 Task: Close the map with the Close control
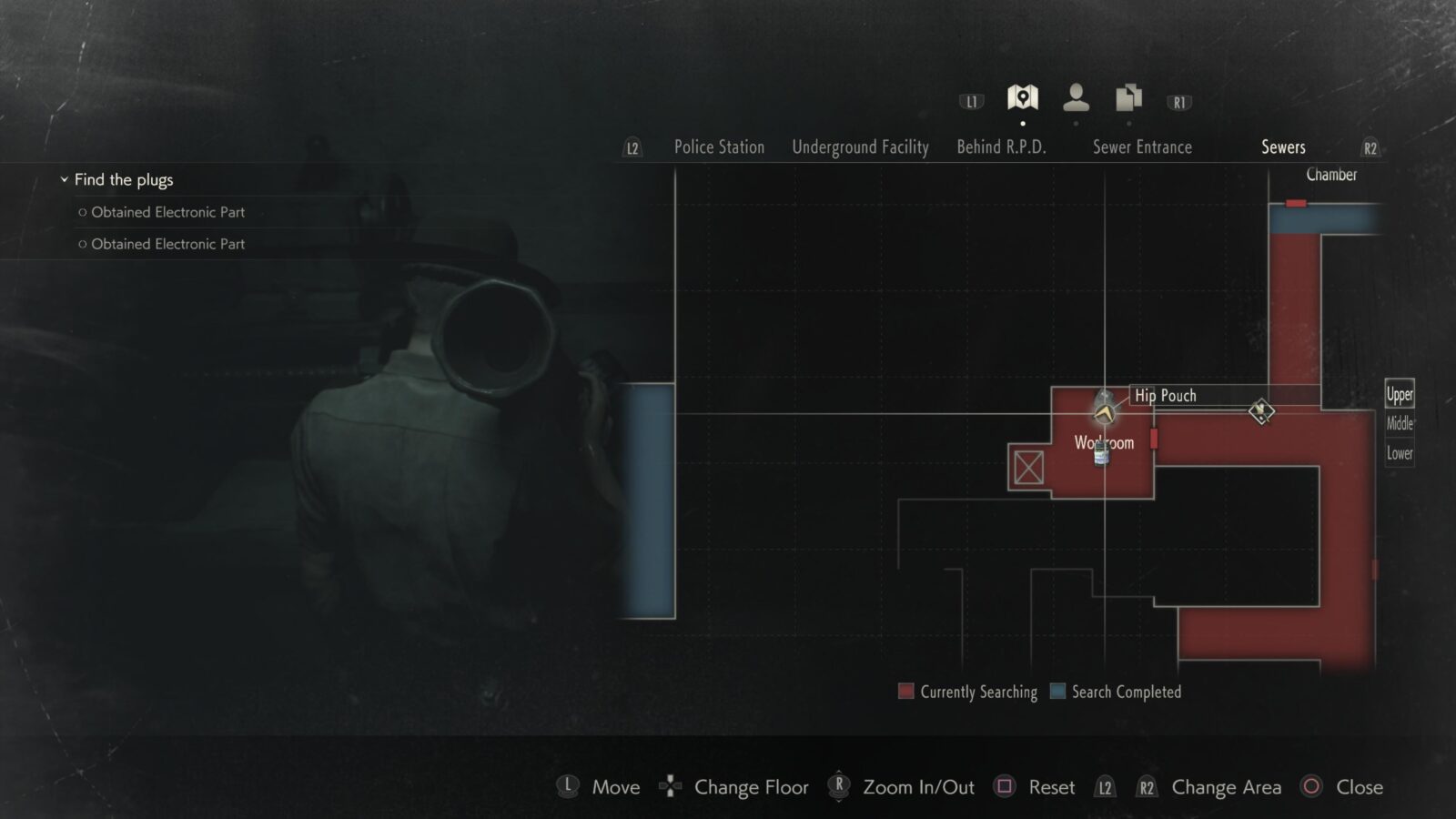click(1309, 787)
